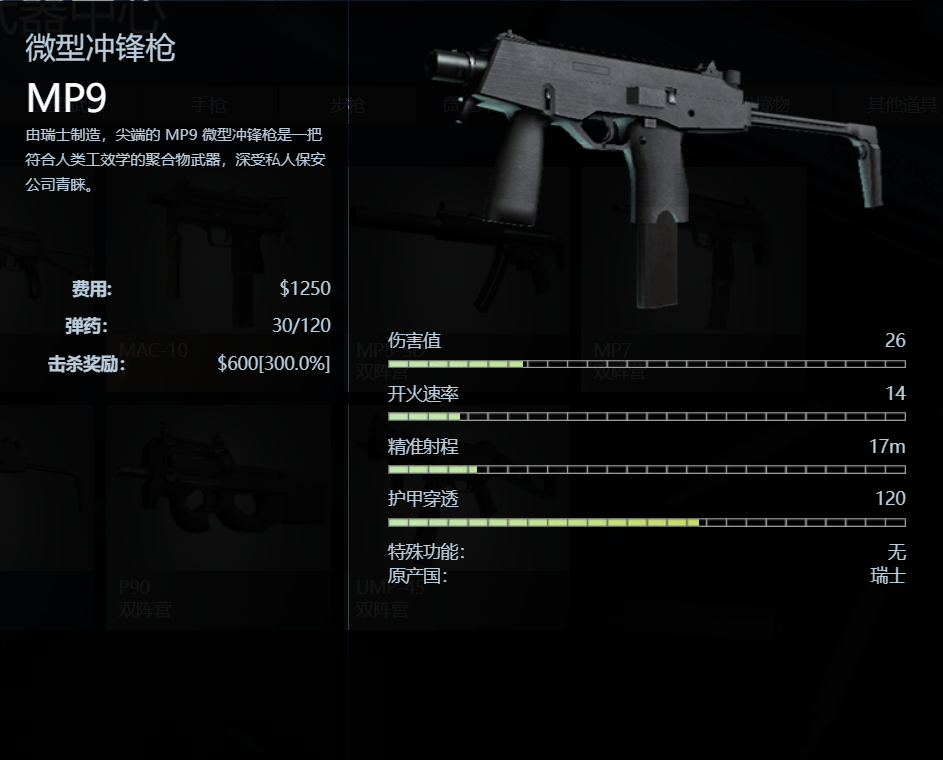Screen dimensions: 943x760
Task: Open the 步枪 (rifles) tab
Action: coord(347,105)
